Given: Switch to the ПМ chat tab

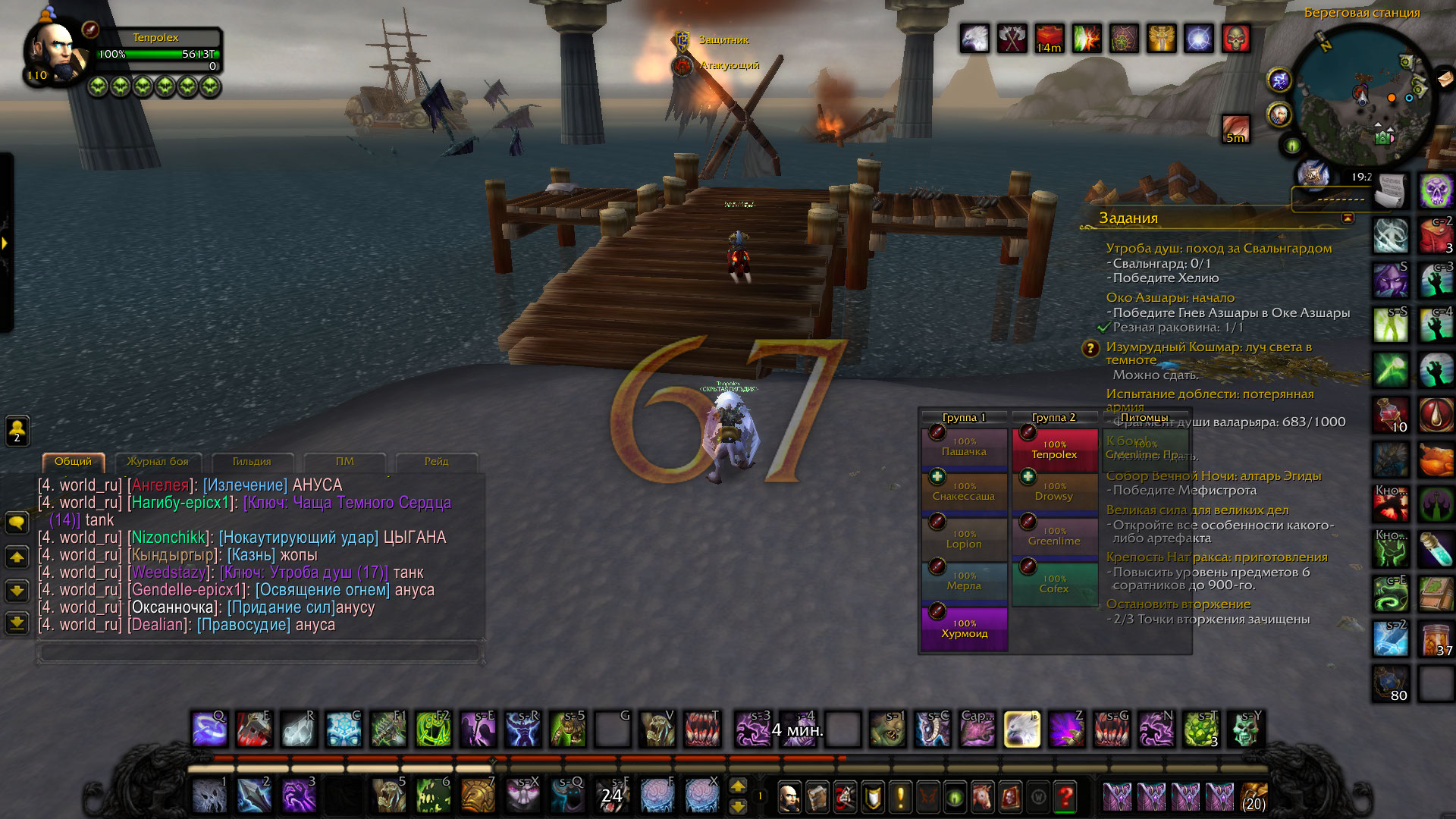Looking at the screenshot, I should pyautogui.click(x=344, y=462).
